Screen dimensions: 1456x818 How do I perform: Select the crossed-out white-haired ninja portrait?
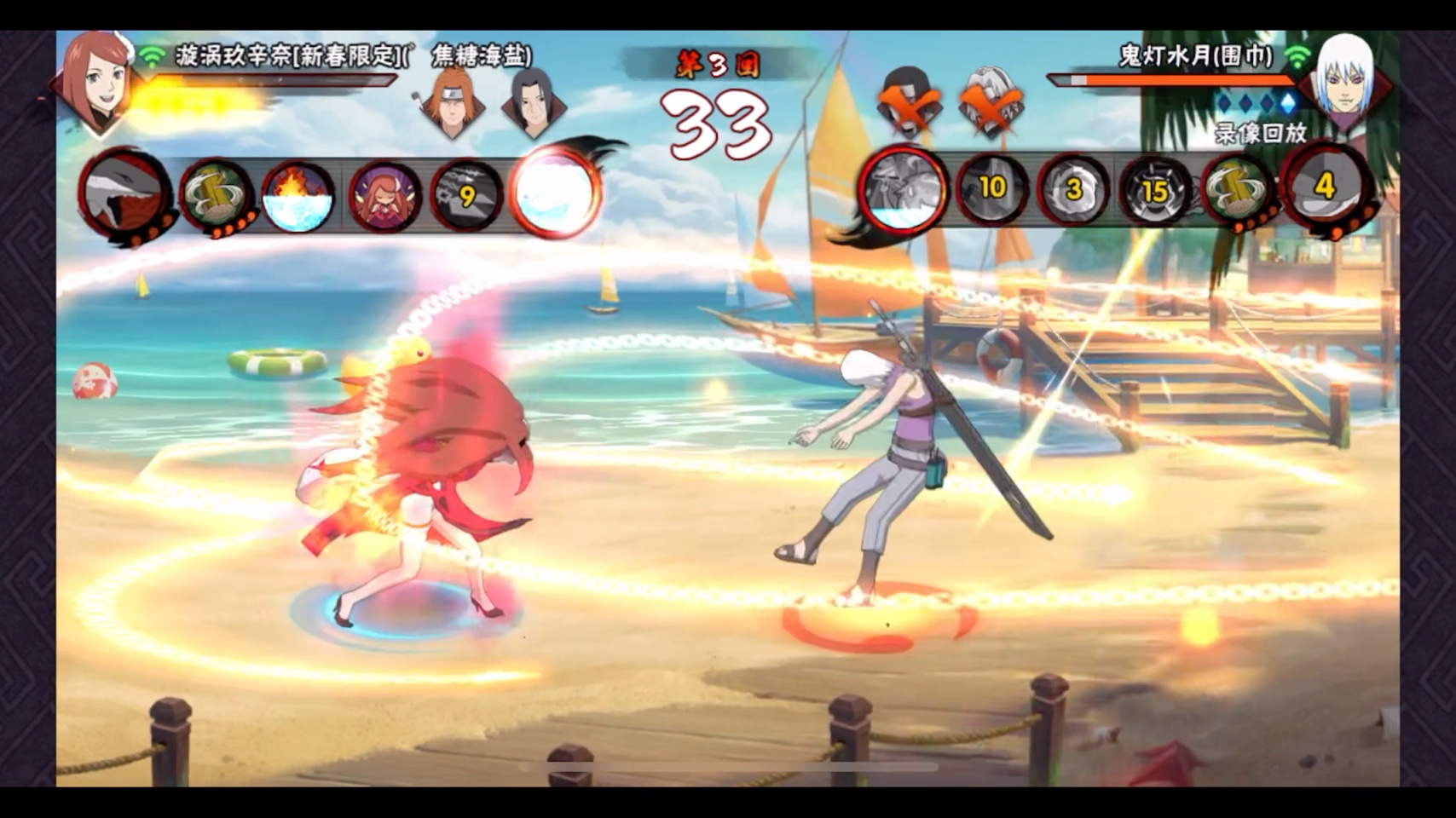click(x=991, y=102)
